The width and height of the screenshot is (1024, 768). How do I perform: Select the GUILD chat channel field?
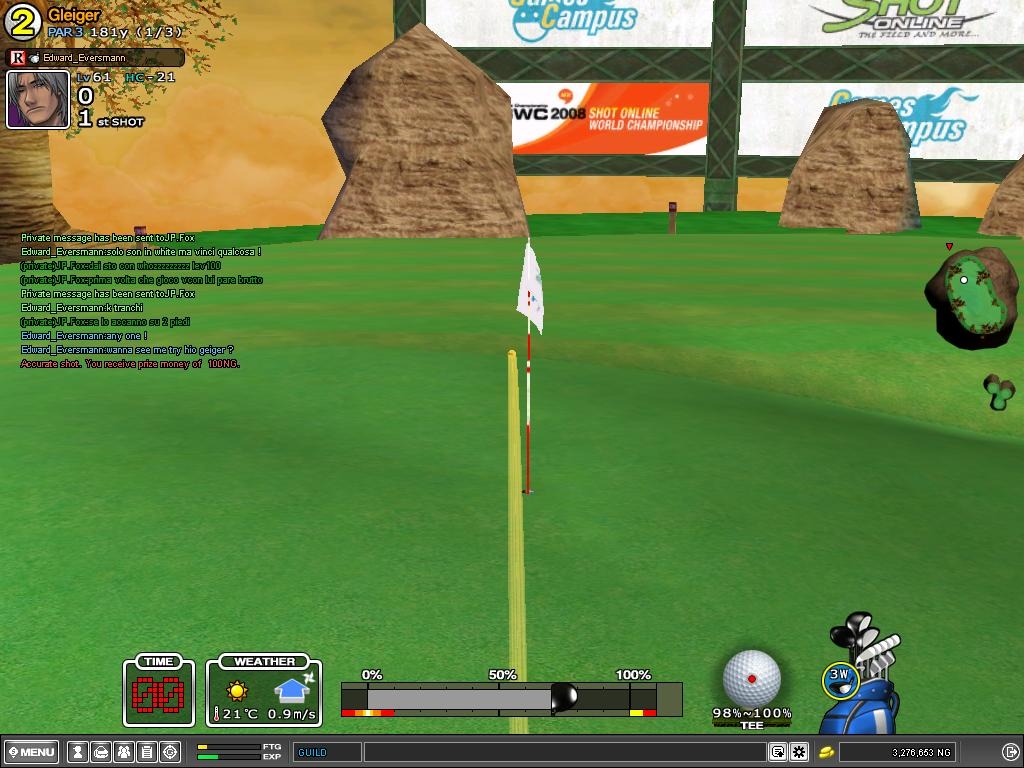tap(327, 752)
